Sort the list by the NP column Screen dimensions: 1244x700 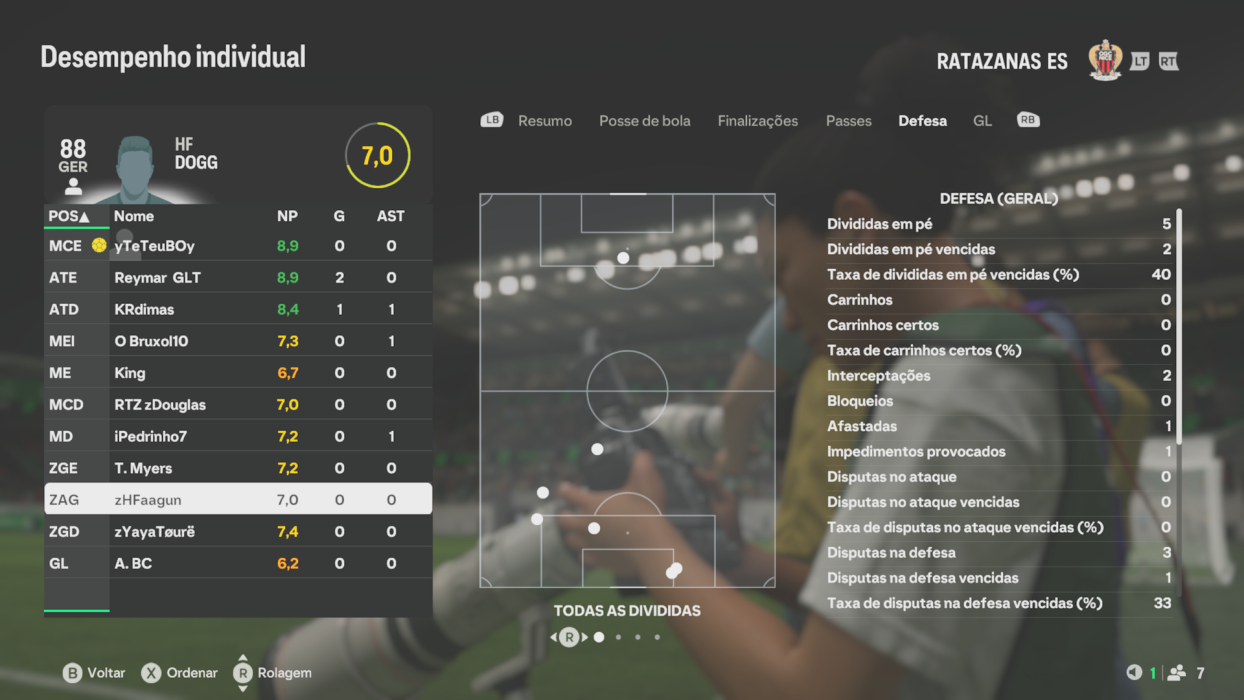pyautogui.click(x=287, y=216)
